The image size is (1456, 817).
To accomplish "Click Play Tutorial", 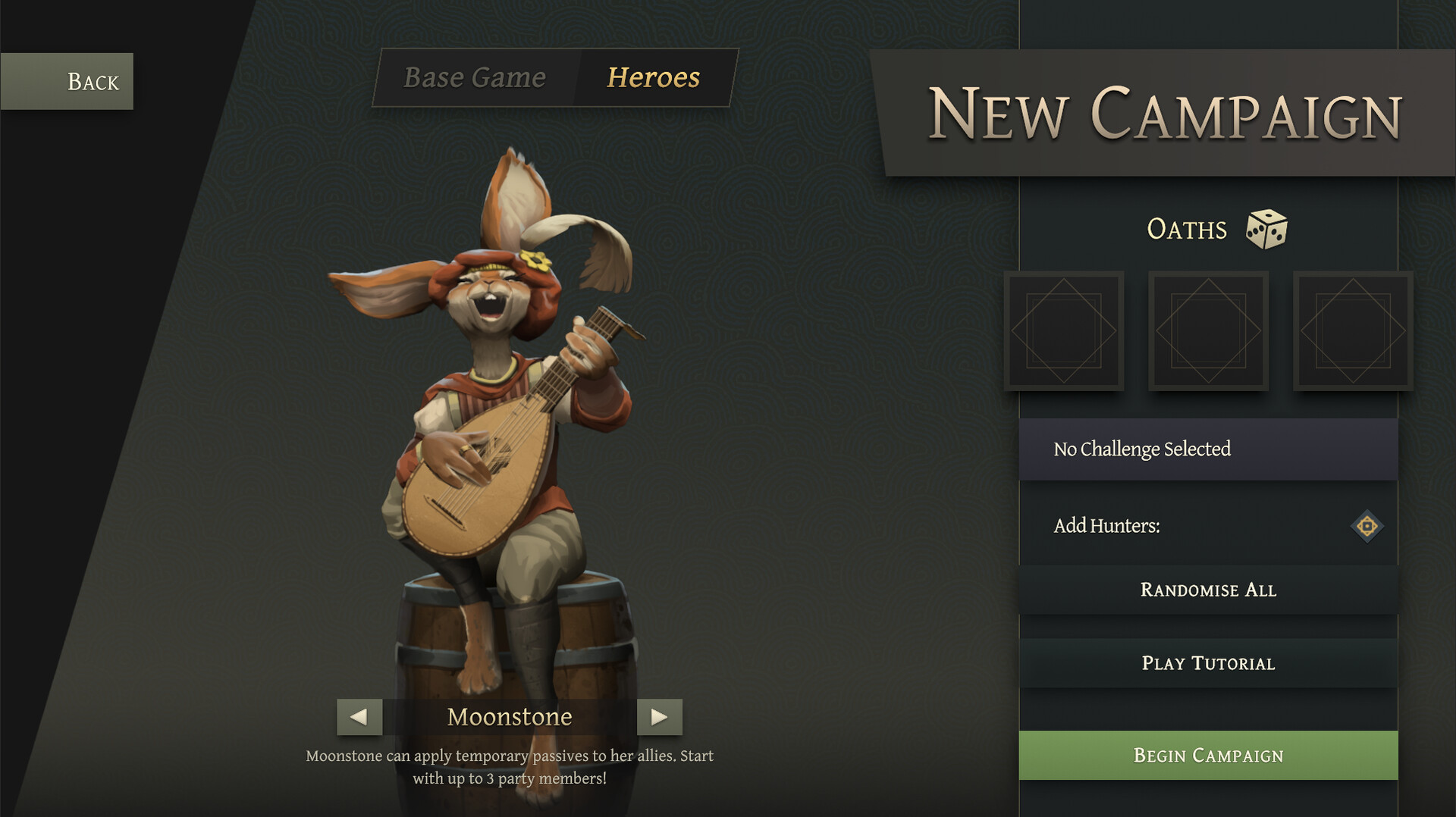I will pyautogui.click(x=1208, y=663).
